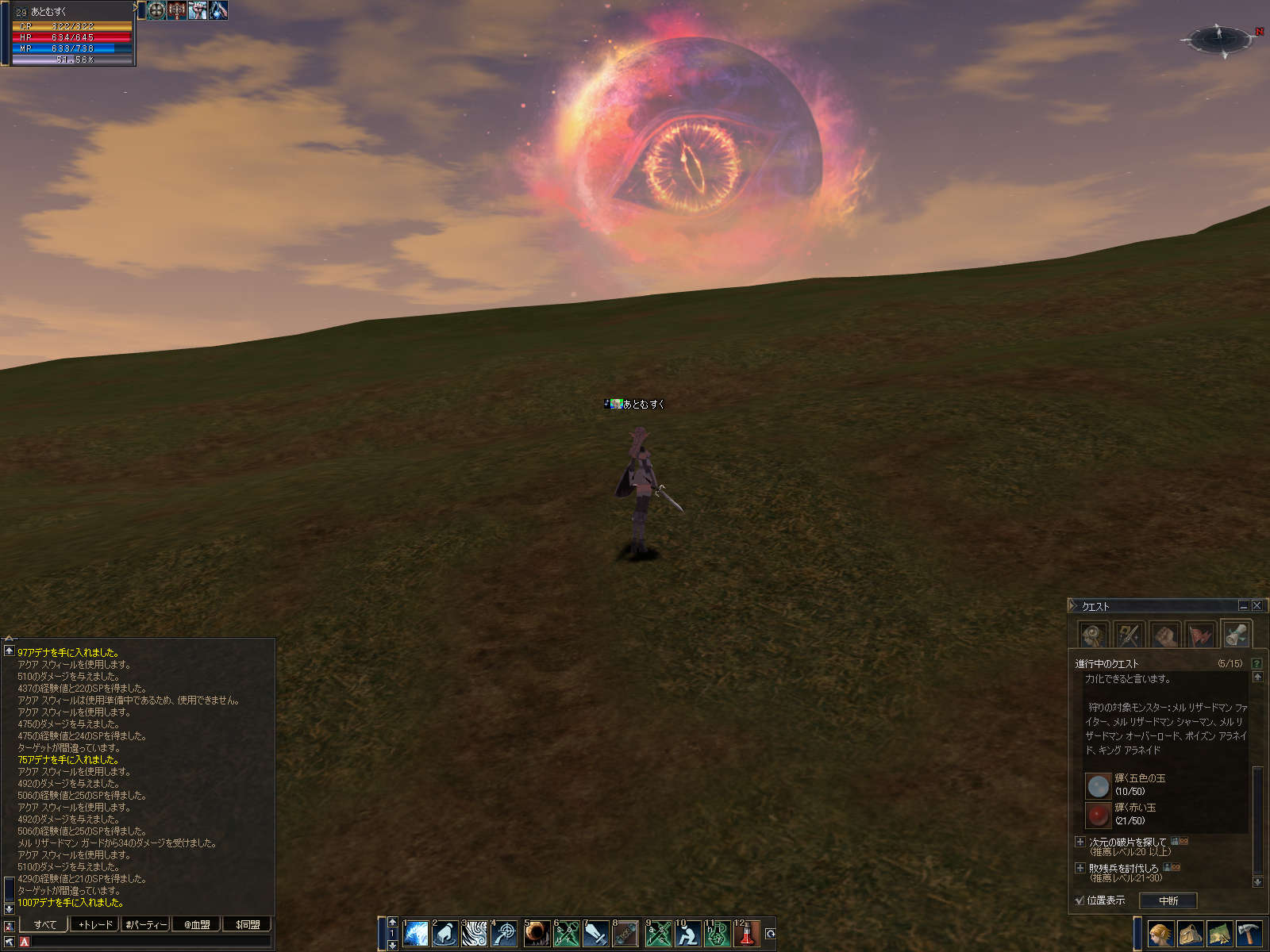This screenshot has width=1270, height=952.
Task: Expand the 敗残兵を討伐しろ quest entry
Action: pos(1080,868)
